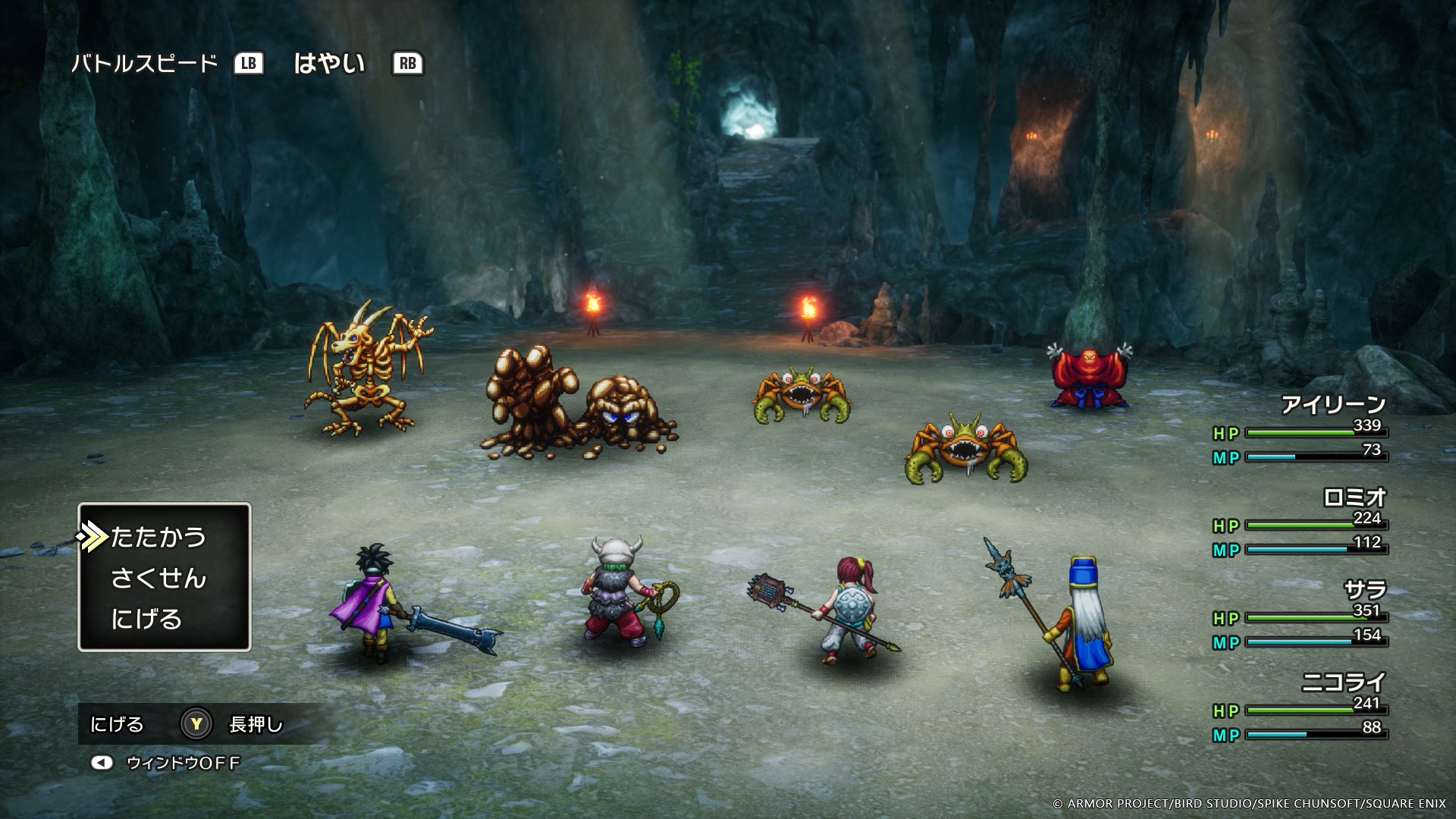Toggle ウィンドウOFF to hide windows
Viewport: 1456px width, 819px height.
click(182, 763)
